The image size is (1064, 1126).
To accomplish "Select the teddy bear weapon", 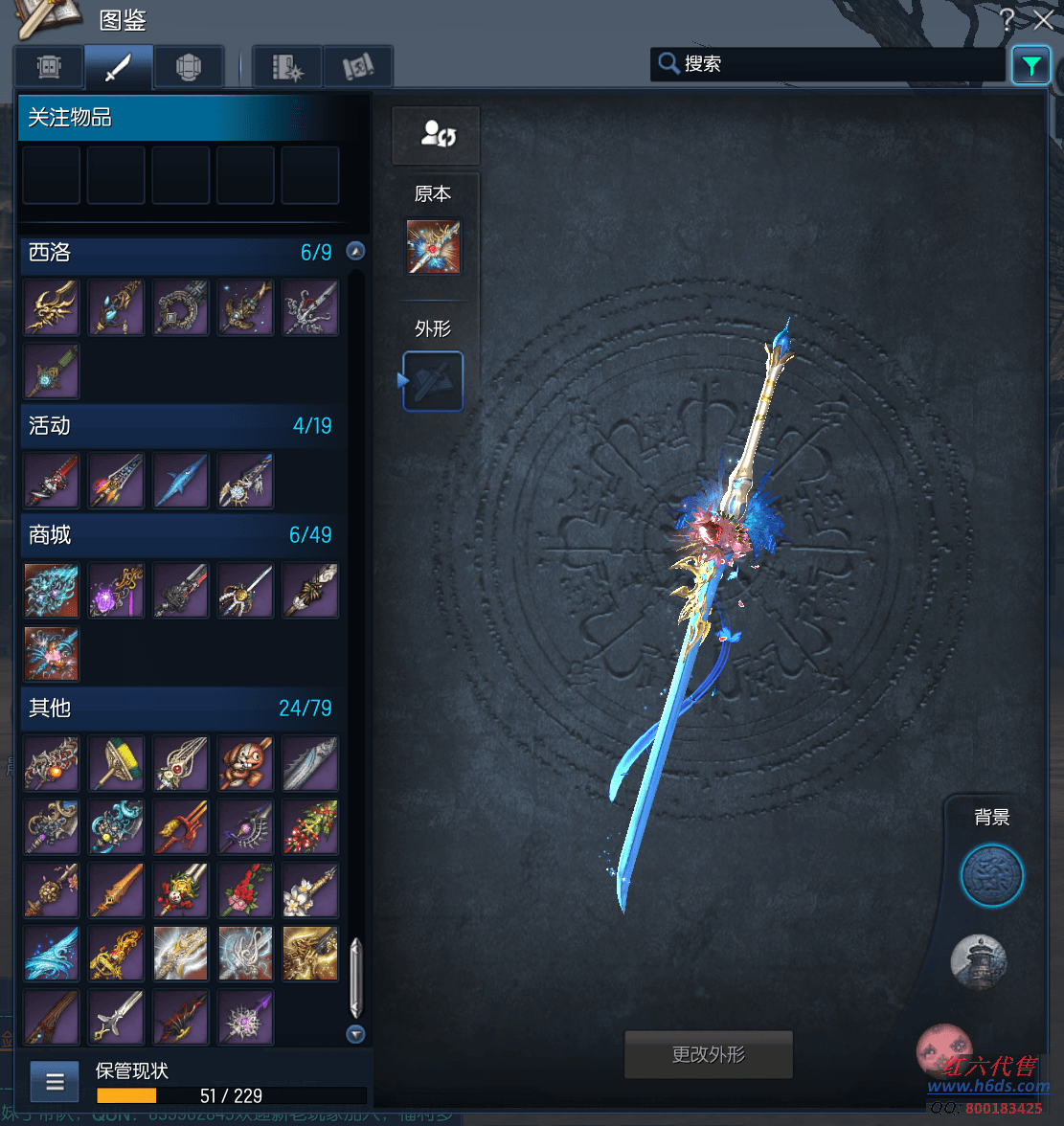I will coord(245,763).
